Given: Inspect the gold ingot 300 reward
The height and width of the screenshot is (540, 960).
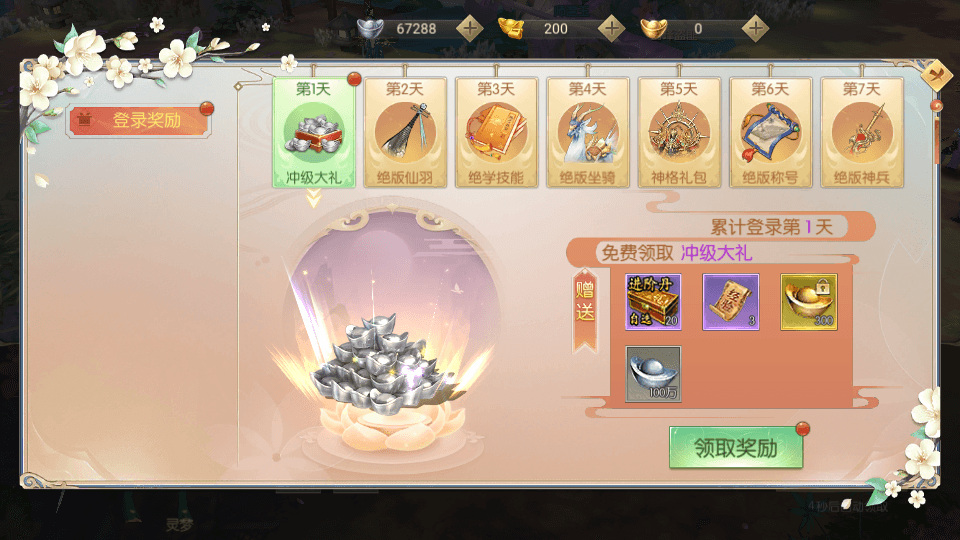Looking at the screenshot, I should click(x=809, y=302).
